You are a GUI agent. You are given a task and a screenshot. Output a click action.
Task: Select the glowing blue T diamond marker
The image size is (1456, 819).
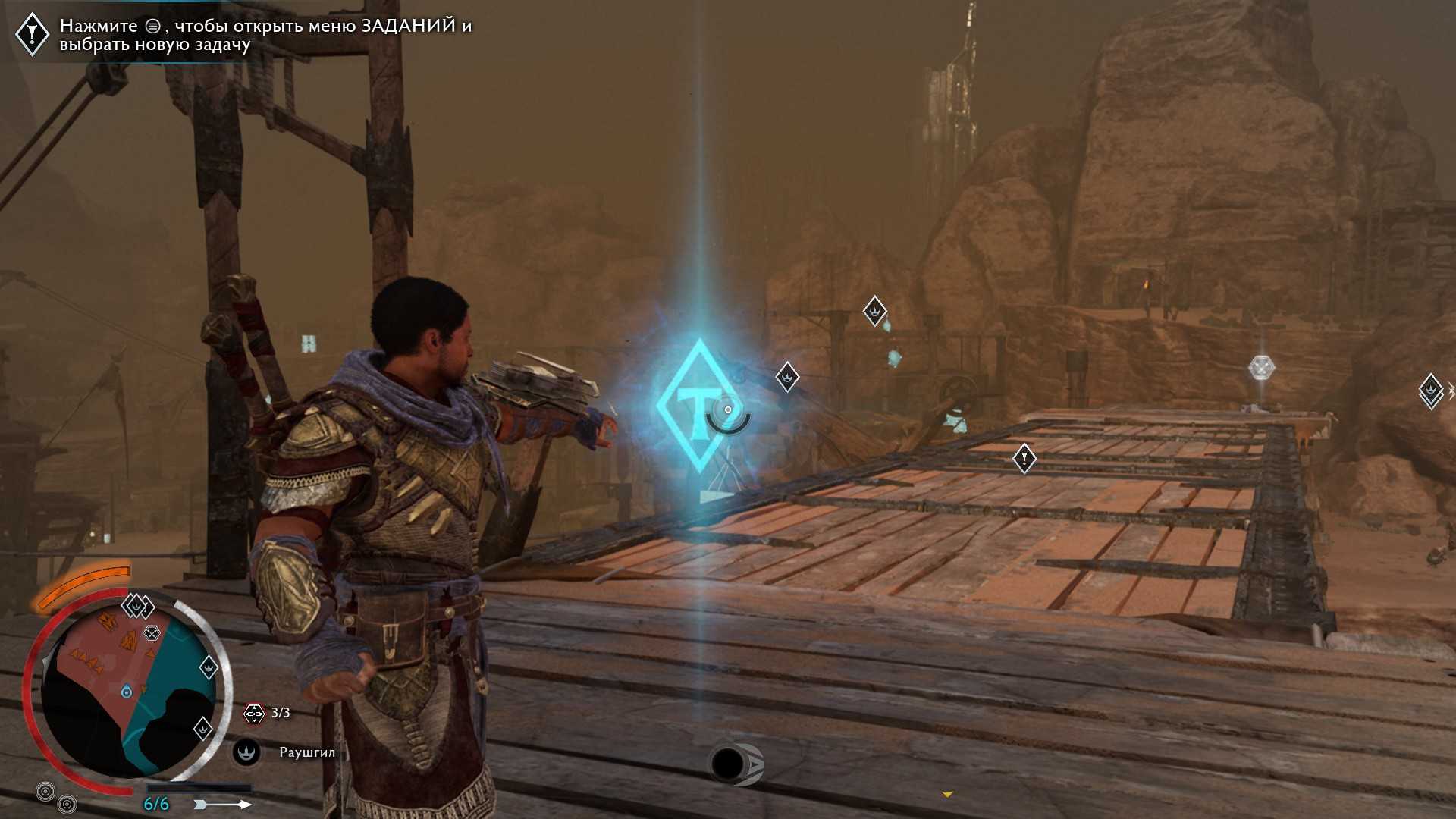698,406
